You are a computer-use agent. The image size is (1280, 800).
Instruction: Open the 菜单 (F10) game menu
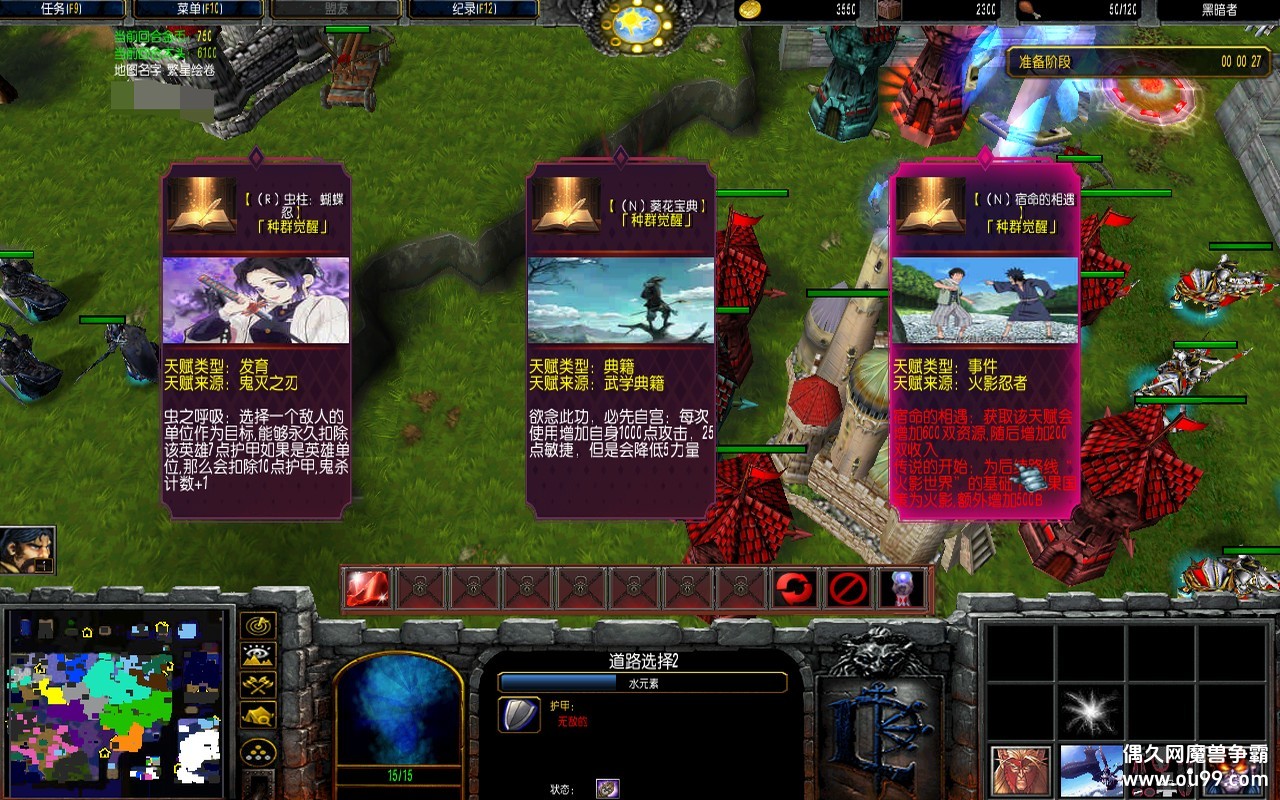[198, 10]
